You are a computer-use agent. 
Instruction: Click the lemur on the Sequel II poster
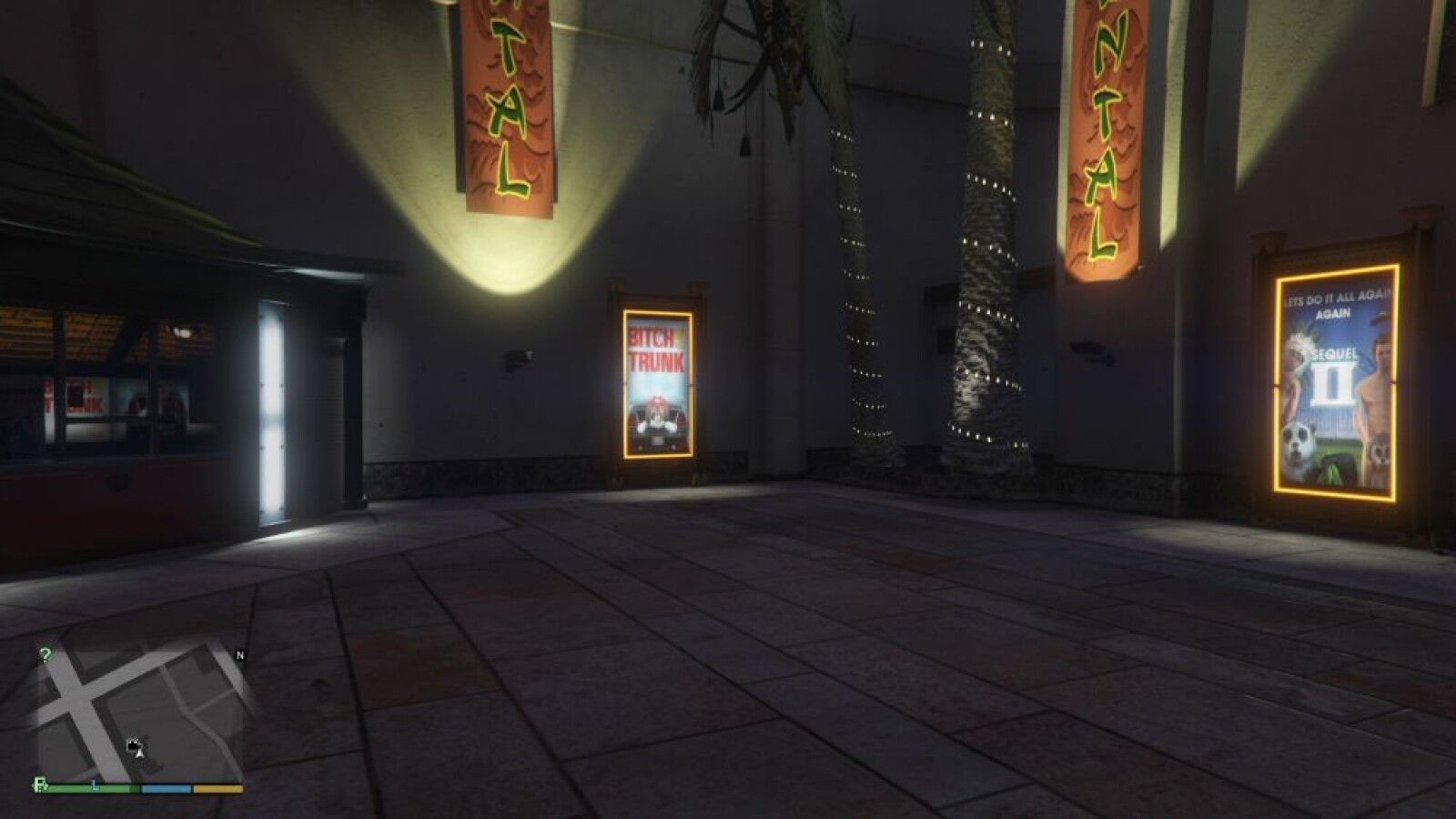1379,452
